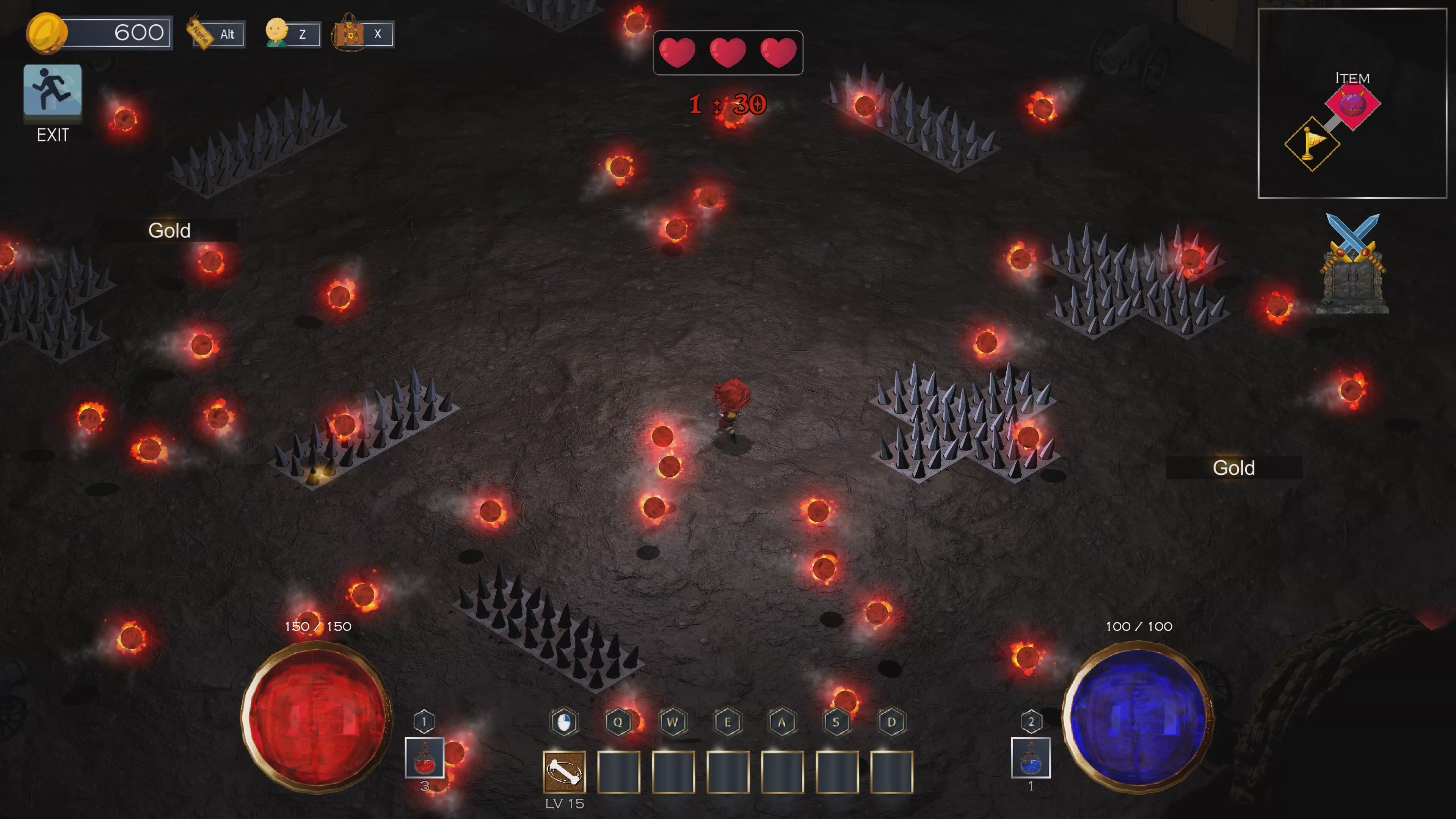
Task: Click the running man EXIT button
Action: [53, 91]
